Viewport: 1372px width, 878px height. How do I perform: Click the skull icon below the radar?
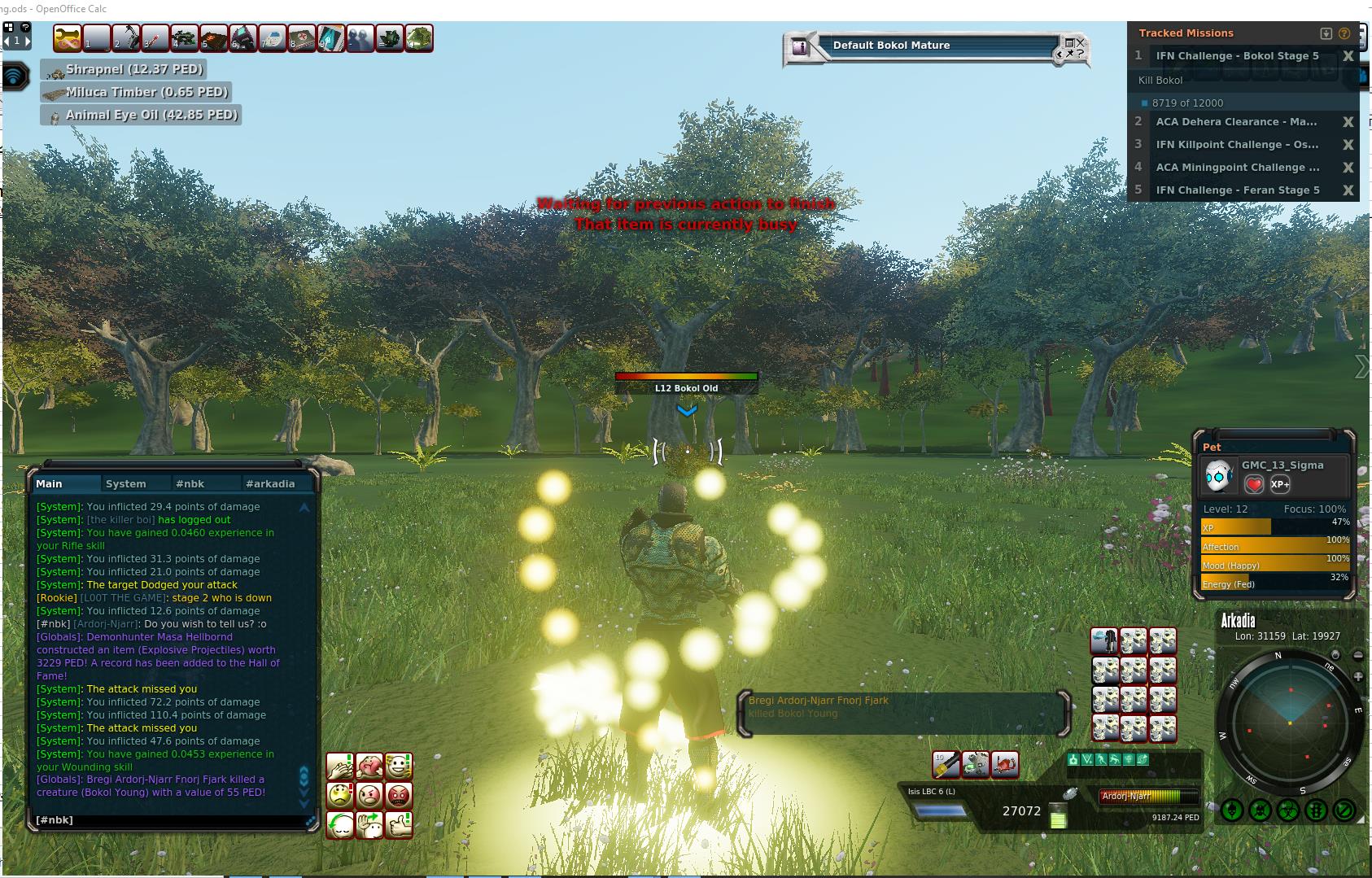(x=1260, y=810)
